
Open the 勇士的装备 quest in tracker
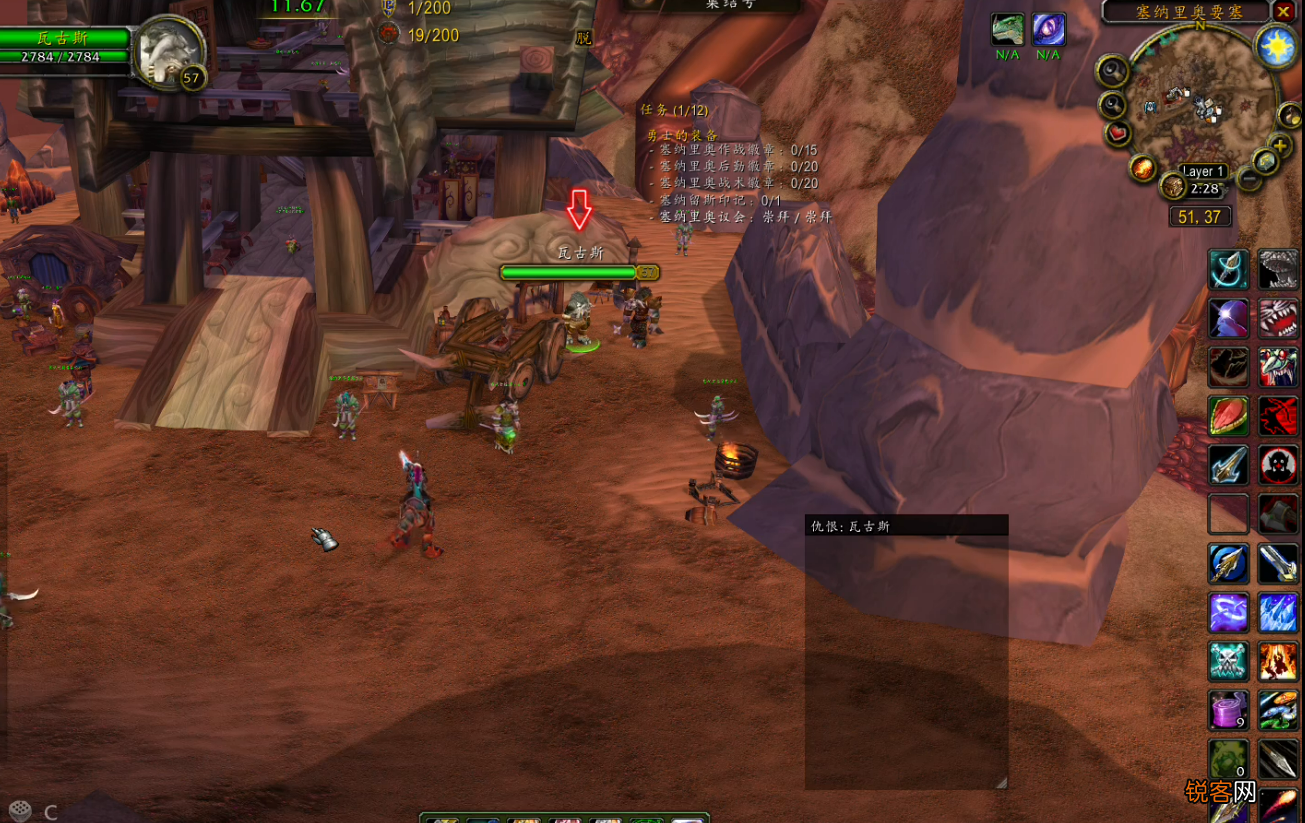[x=682, y=135]
